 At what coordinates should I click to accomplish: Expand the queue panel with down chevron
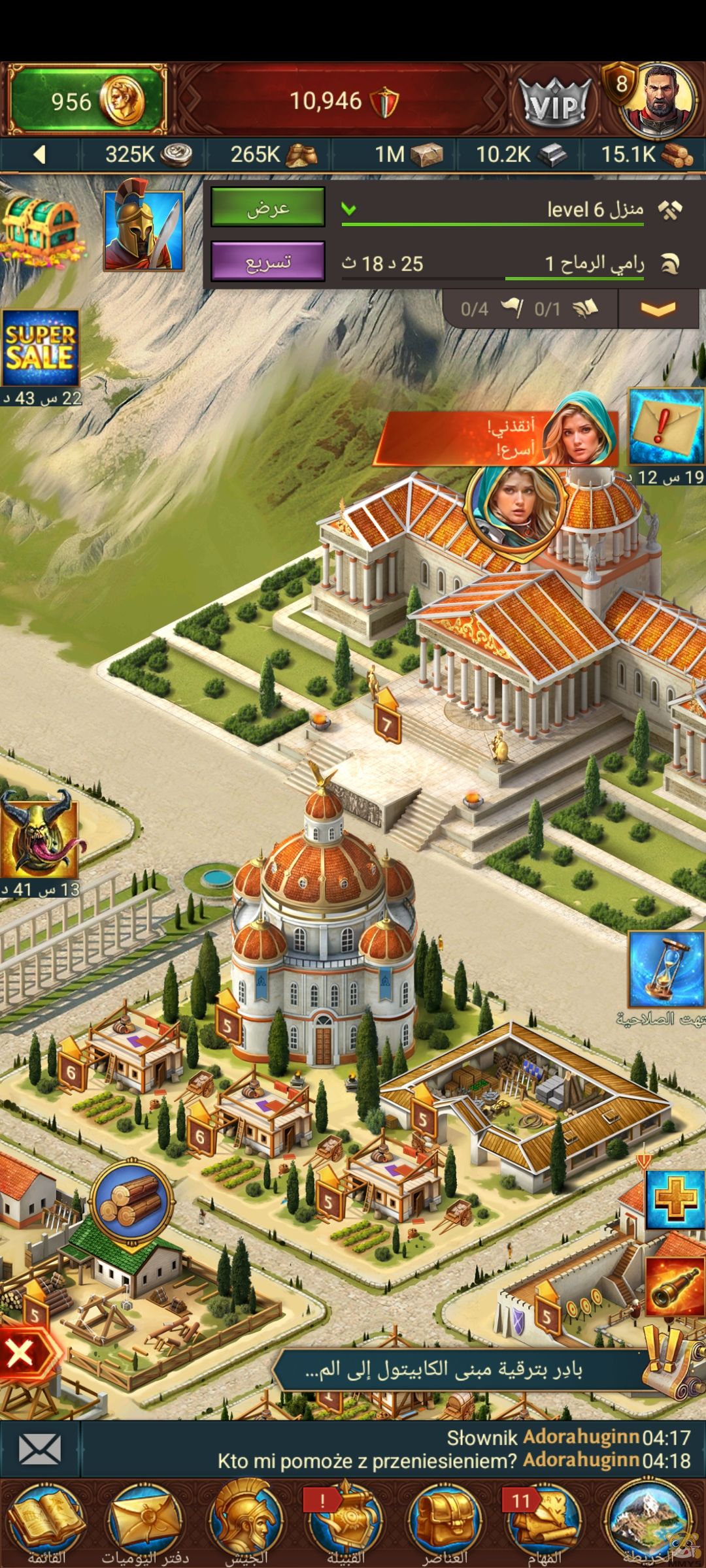pos(658,308)
